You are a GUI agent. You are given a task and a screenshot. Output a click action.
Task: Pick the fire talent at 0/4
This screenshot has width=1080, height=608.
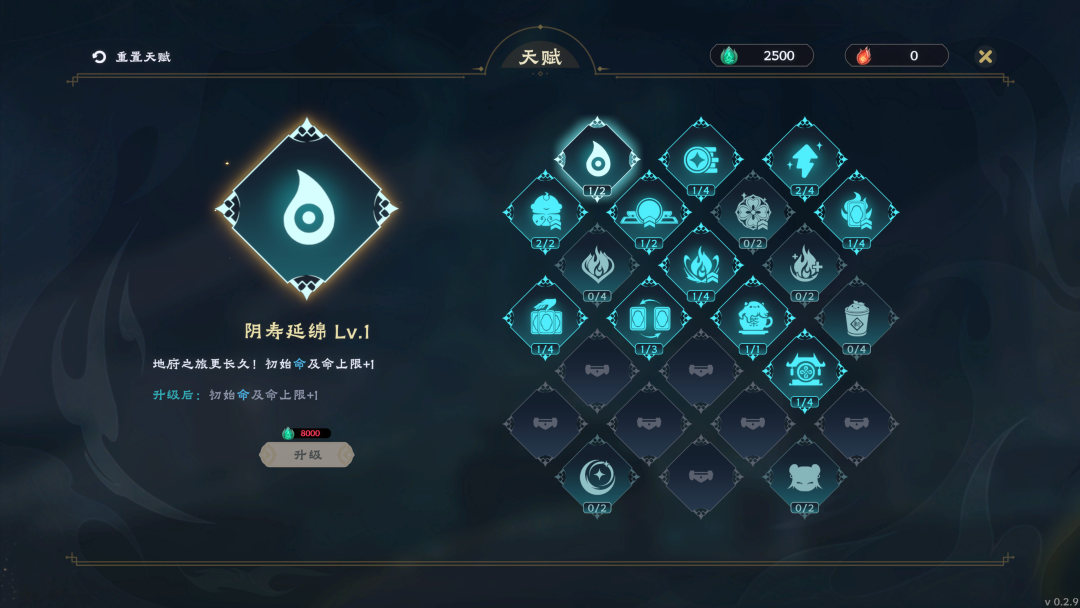pyautogui.click(x=597, y=264)
